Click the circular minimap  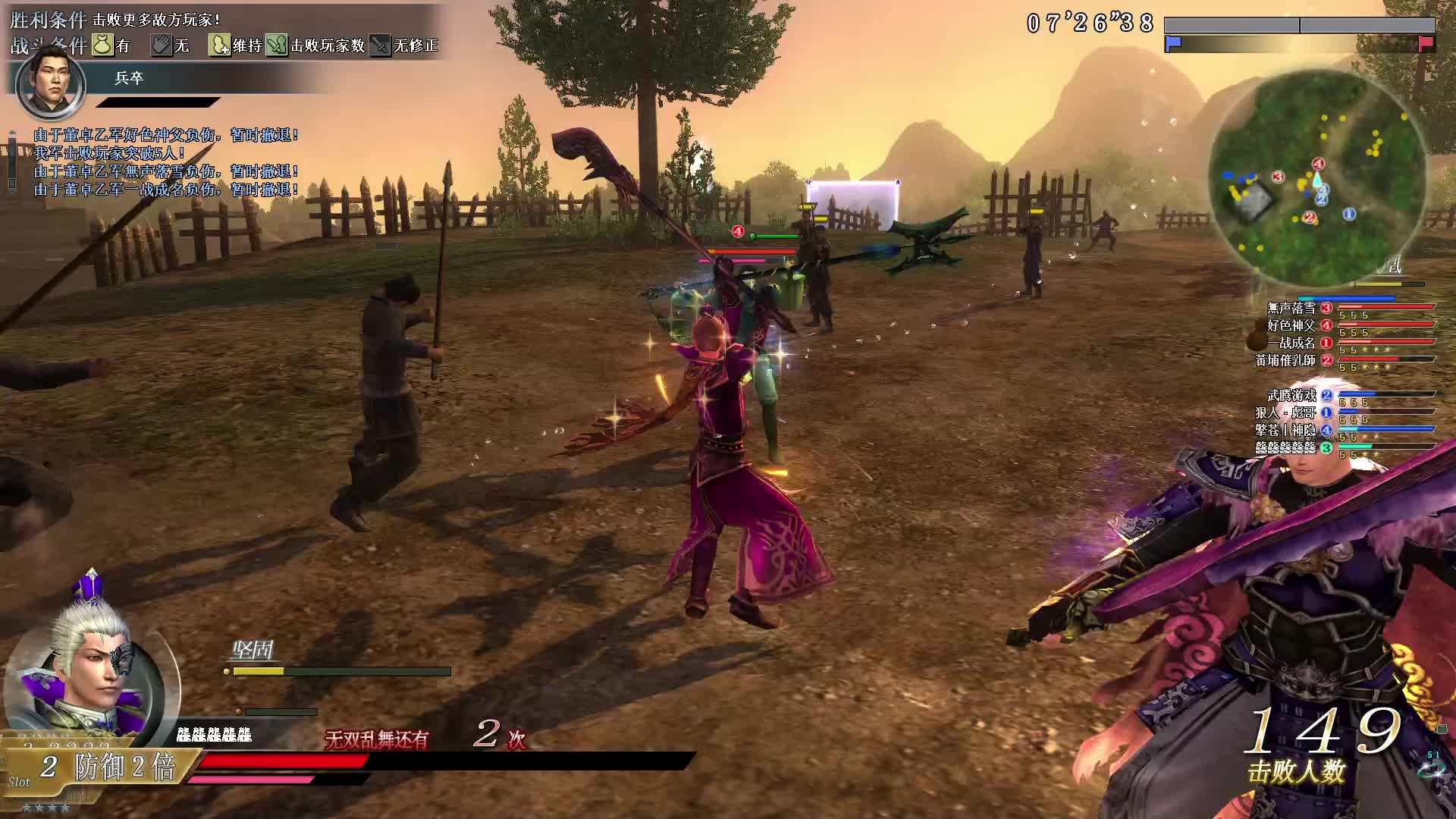[x=1317, y=180]
